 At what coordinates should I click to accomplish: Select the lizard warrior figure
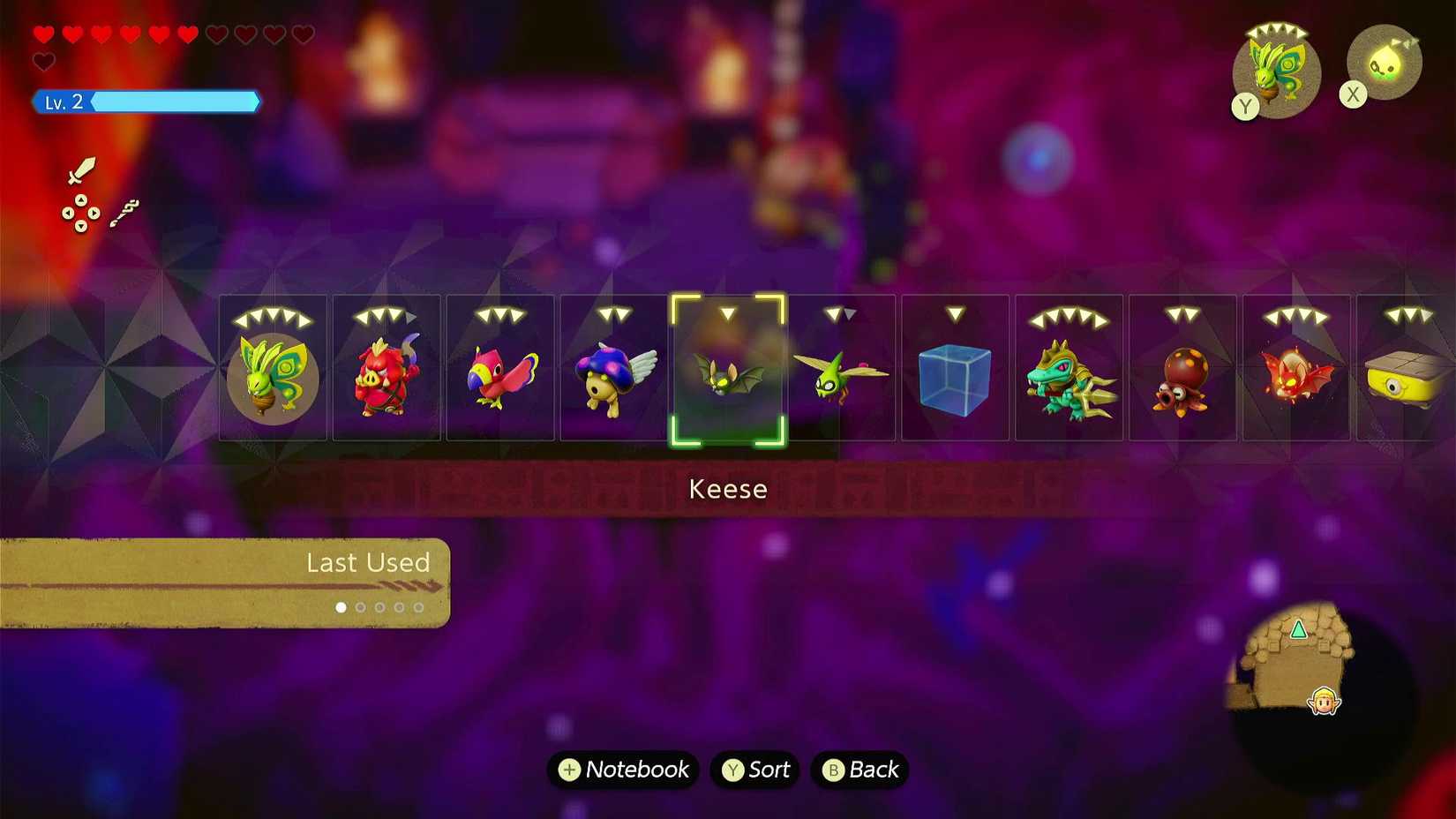(1069, 371)
